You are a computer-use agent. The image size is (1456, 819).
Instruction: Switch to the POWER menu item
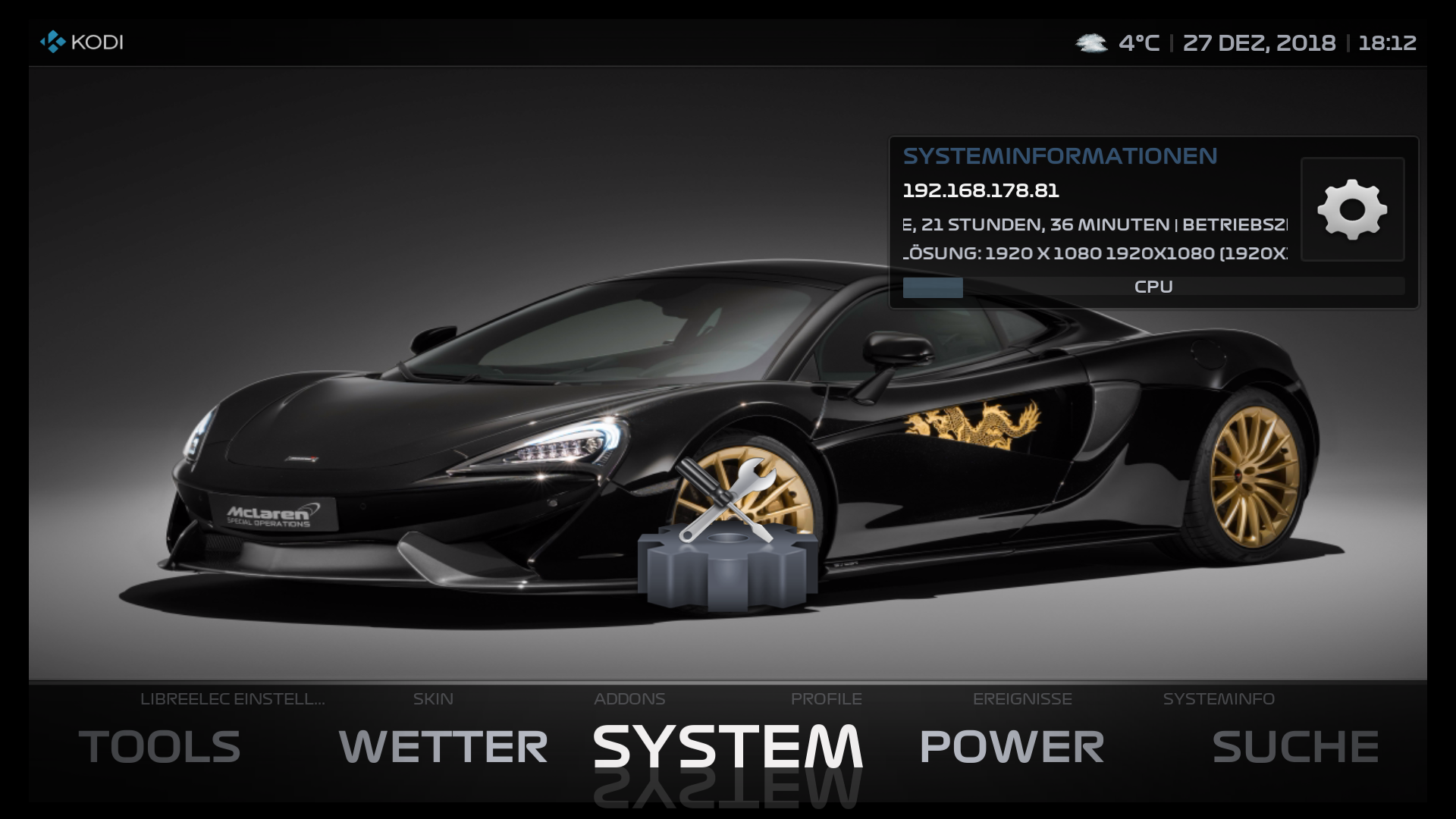1009,749
